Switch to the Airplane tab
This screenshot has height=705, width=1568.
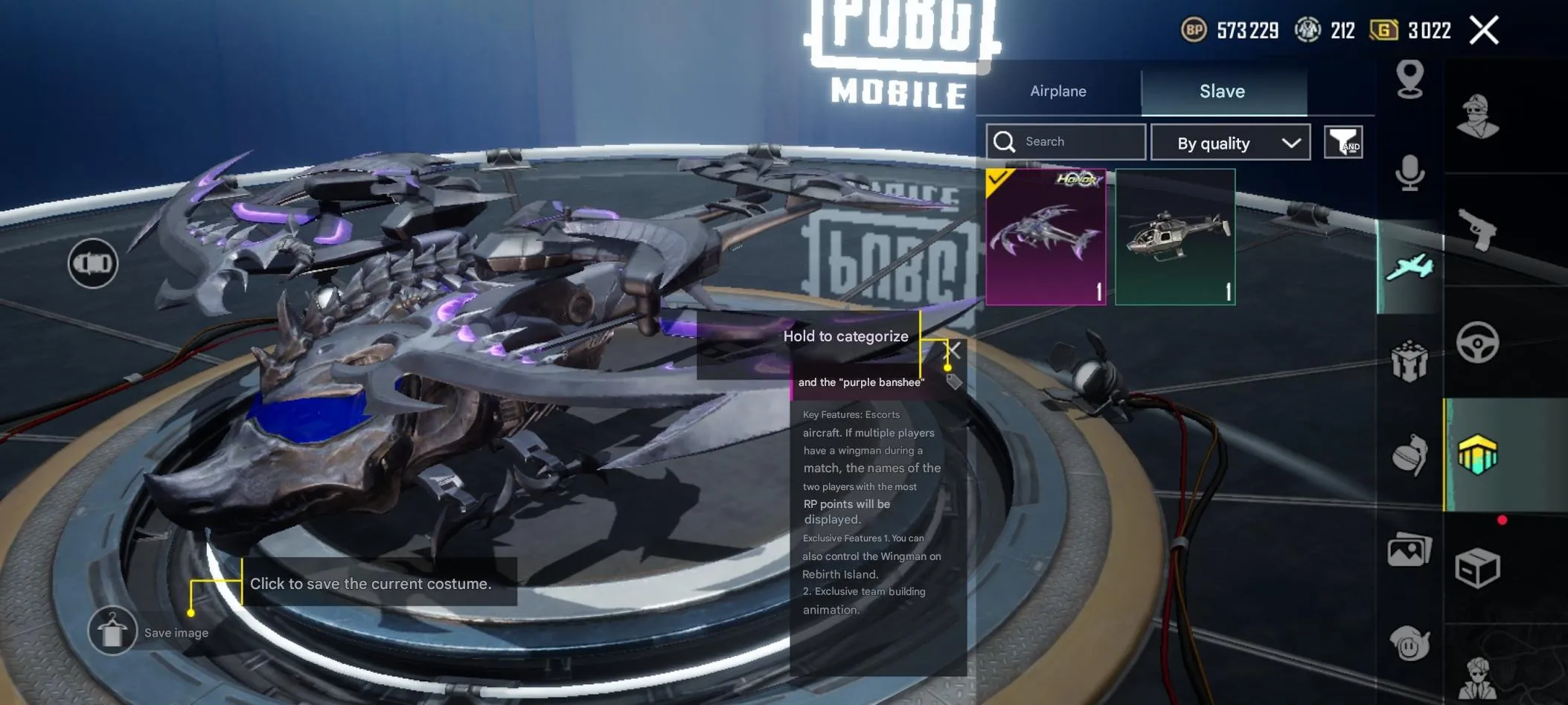(x=1057, y=91)
